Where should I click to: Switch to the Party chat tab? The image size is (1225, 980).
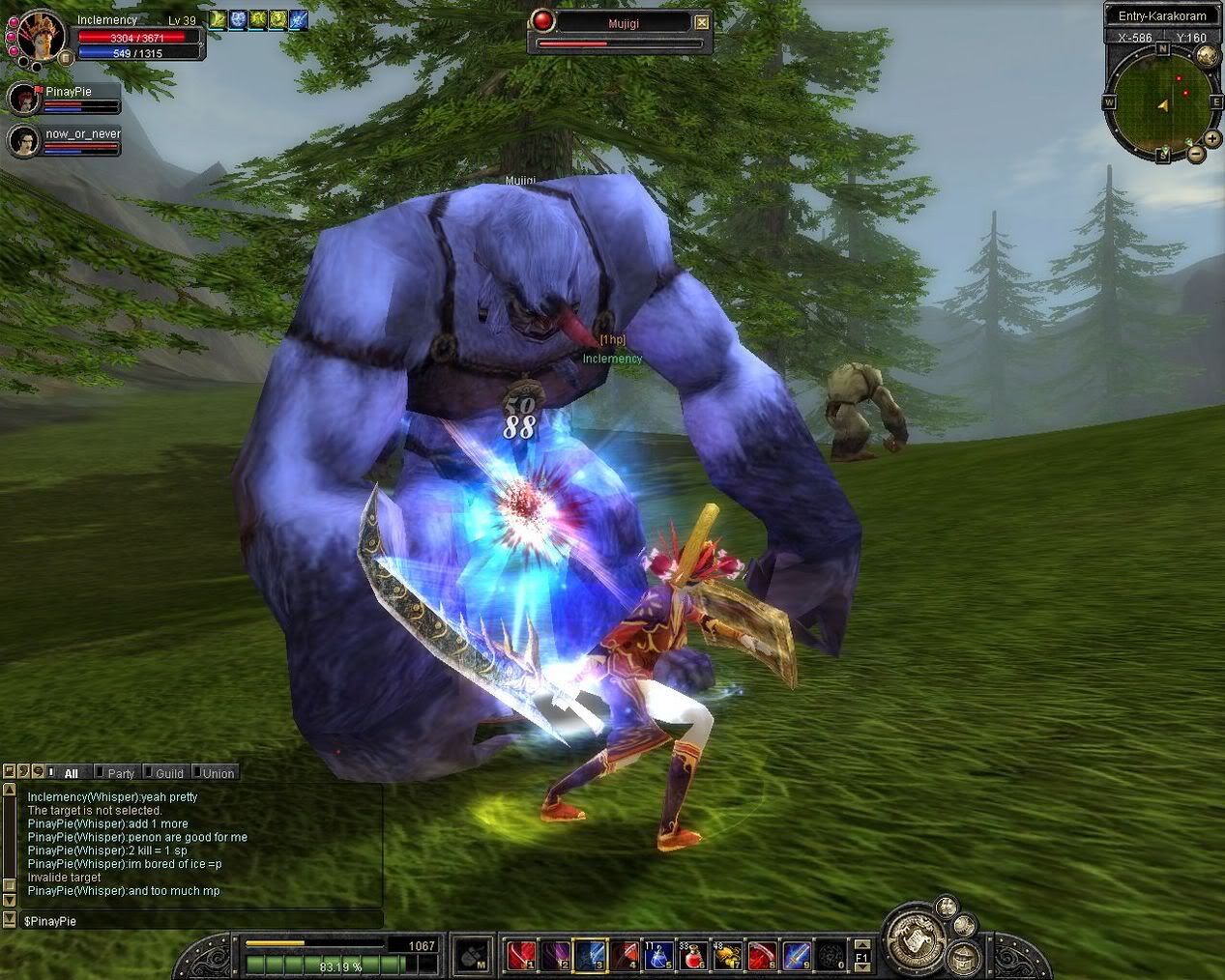tap(120, 773)
